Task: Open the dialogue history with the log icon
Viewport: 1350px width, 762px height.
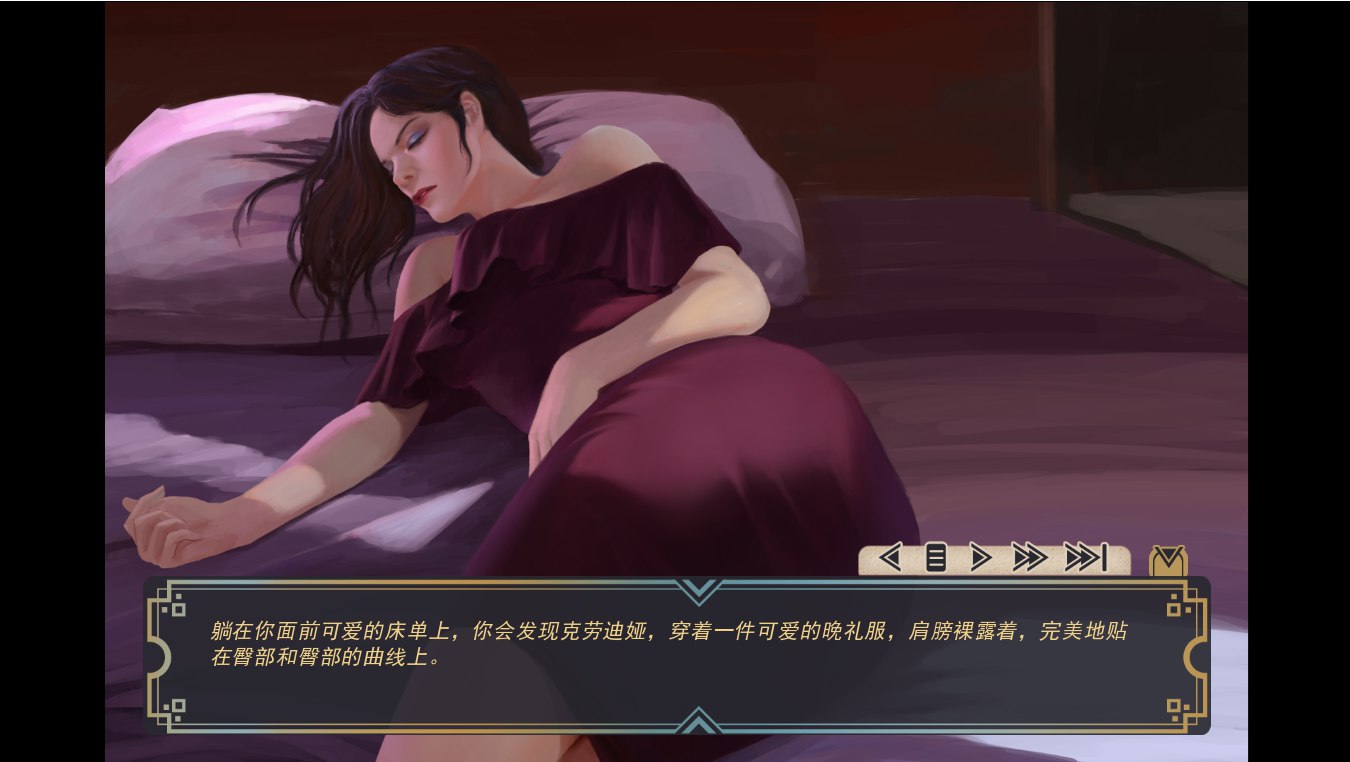Action: tap(935, 558)
